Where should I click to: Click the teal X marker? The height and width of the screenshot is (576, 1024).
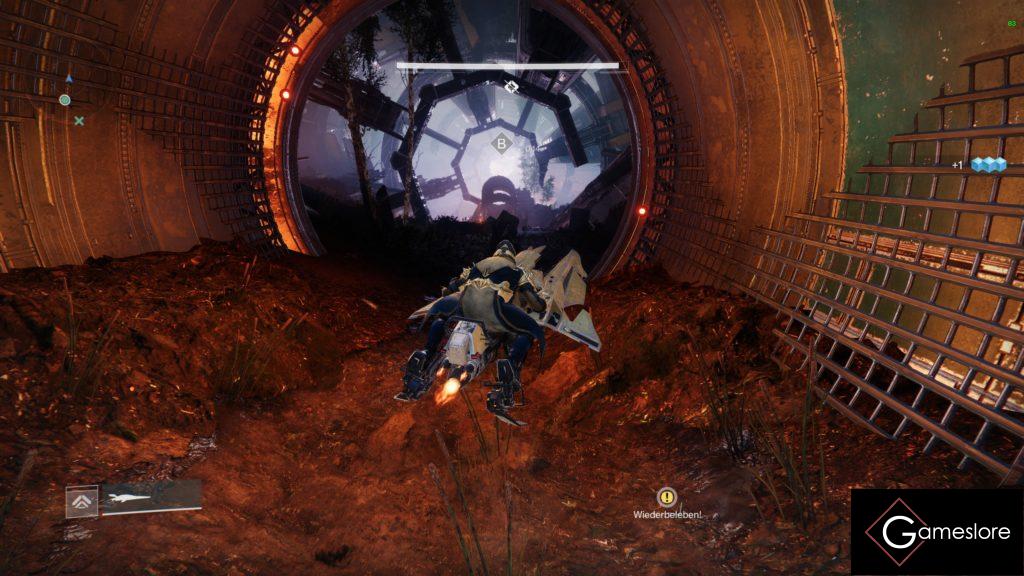pos(79,121)
